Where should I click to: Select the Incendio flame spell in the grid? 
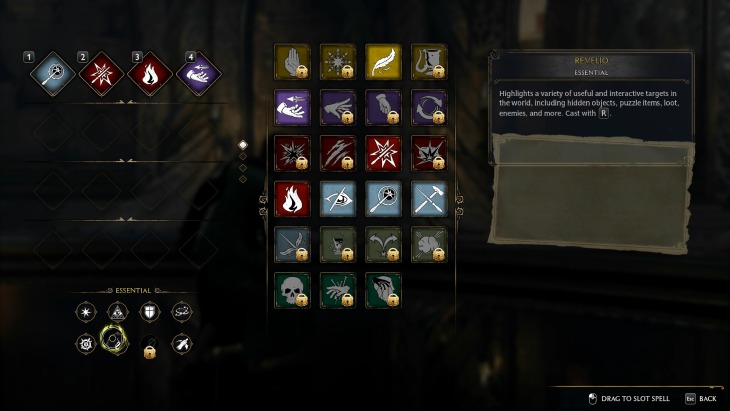point(291,198)
